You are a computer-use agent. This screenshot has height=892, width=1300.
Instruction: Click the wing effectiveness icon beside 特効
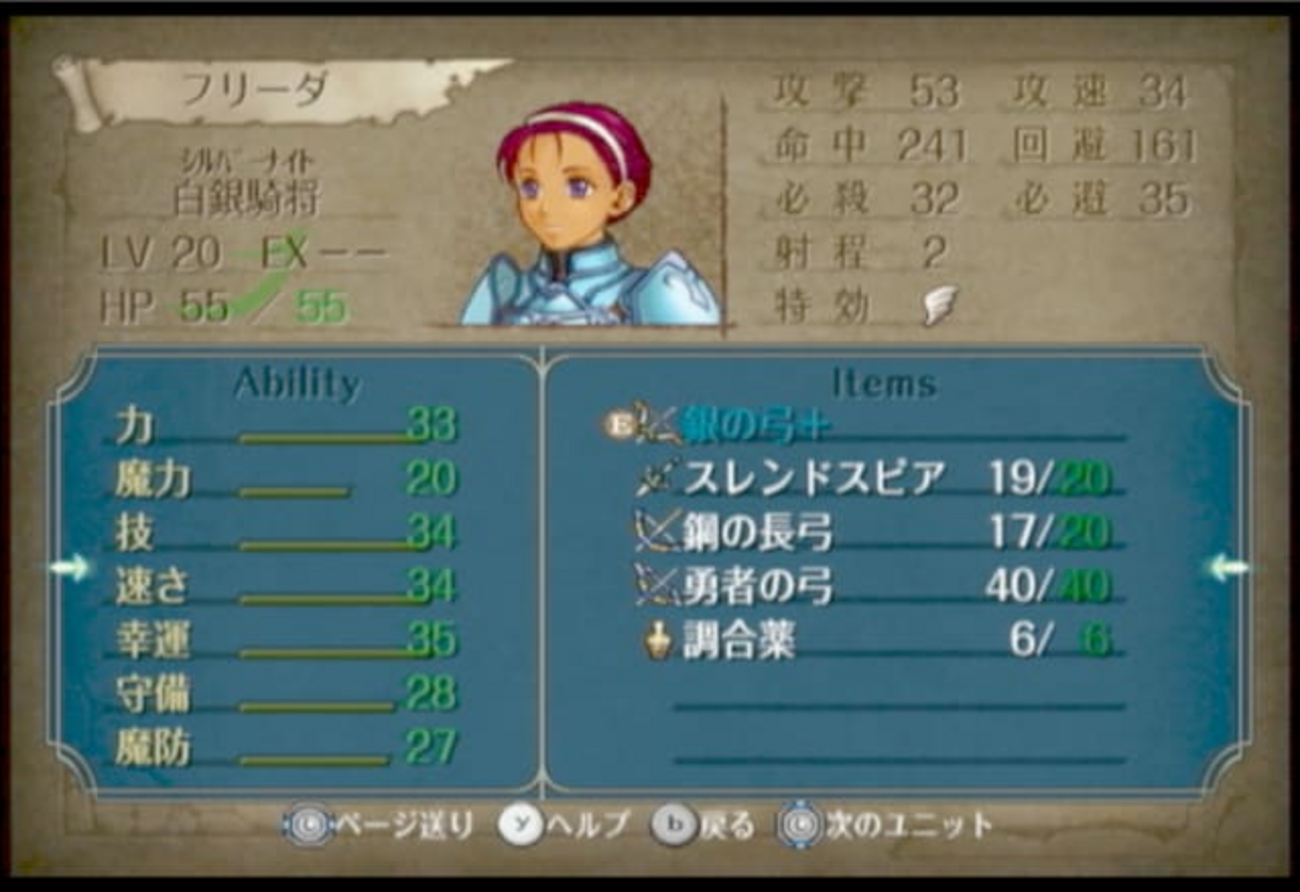click(939, 304)
